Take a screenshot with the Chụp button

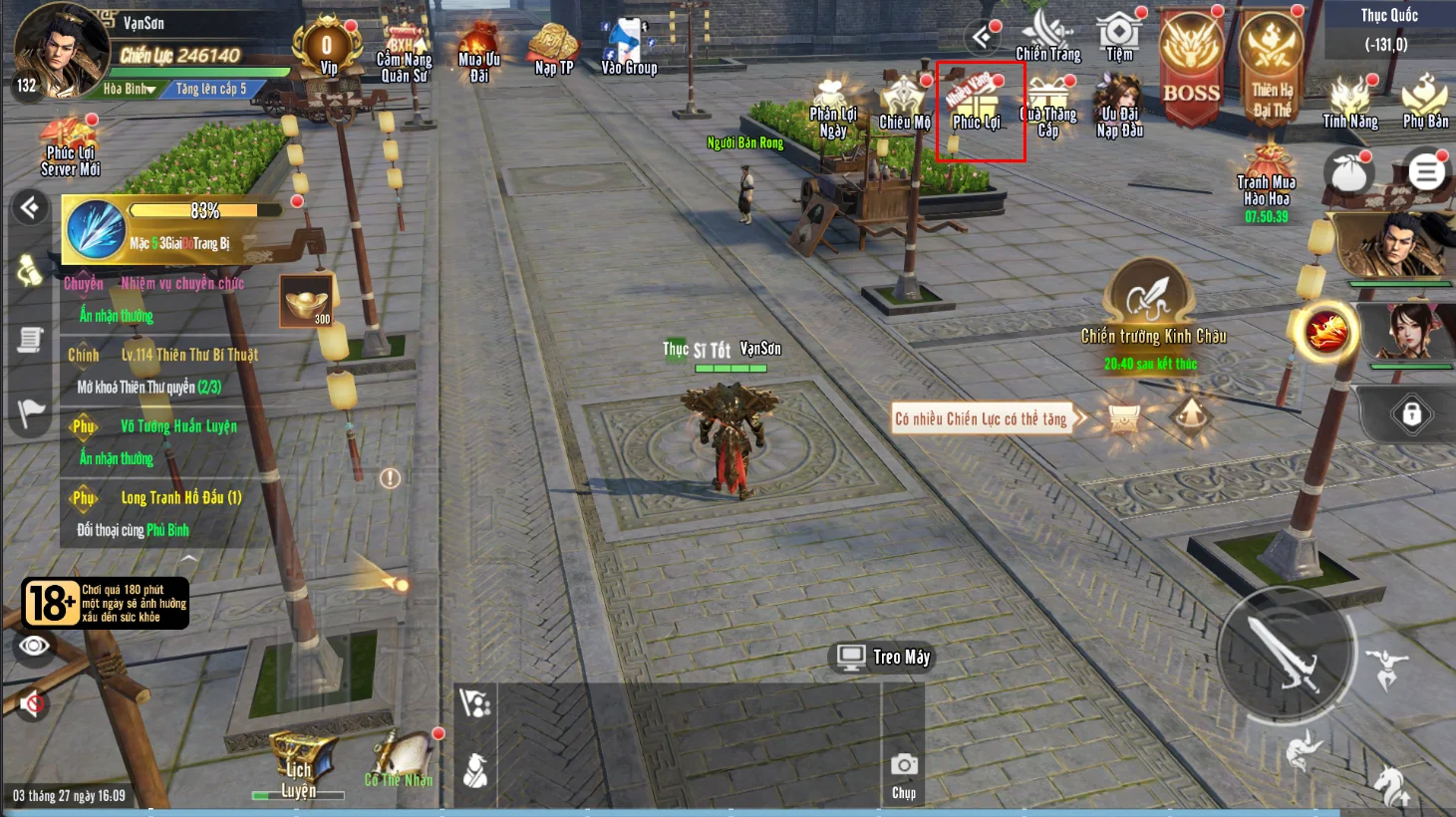[x=904, y=772]
